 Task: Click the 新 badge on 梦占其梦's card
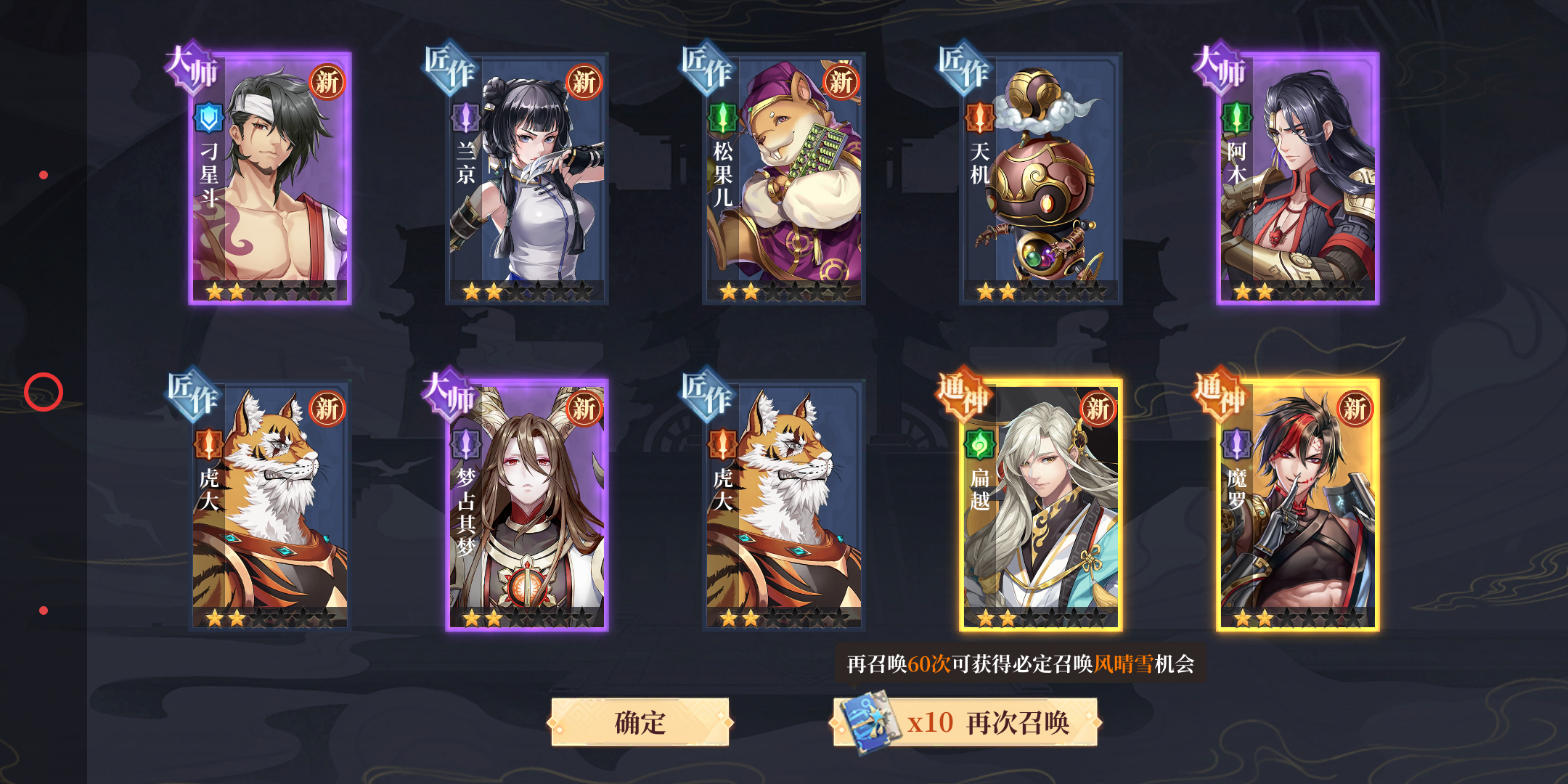[584, 409]
